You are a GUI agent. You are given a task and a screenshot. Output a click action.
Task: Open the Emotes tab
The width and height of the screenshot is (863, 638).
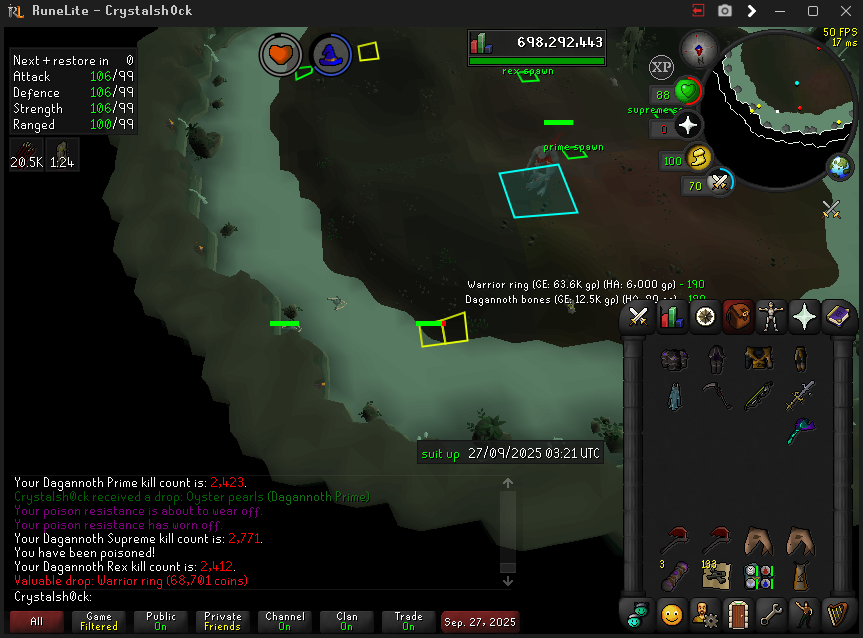pyautogui.click(x=803, y=612)
